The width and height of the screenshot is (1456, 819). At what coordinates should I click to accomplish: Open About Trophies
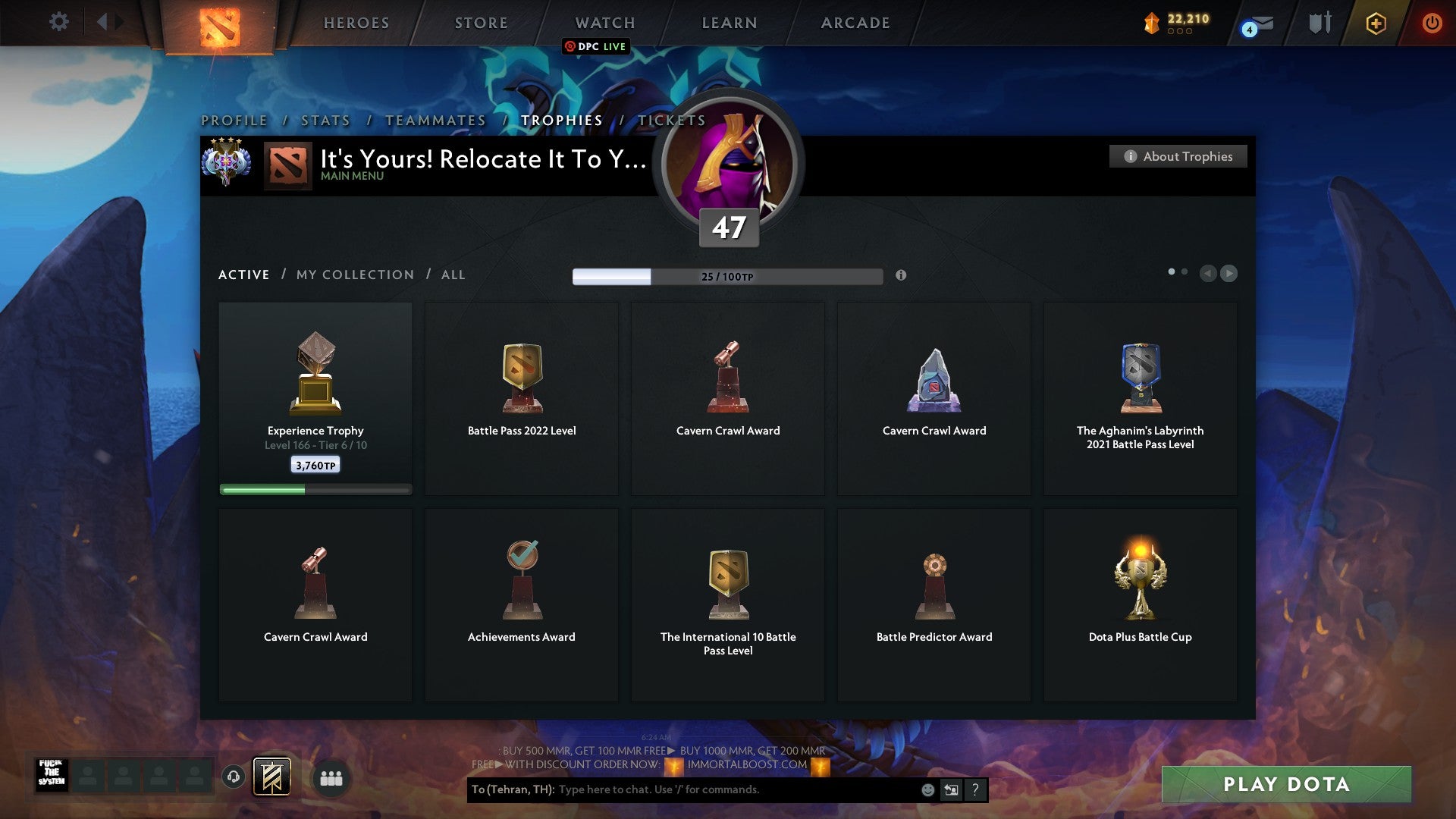point(1178,156)
